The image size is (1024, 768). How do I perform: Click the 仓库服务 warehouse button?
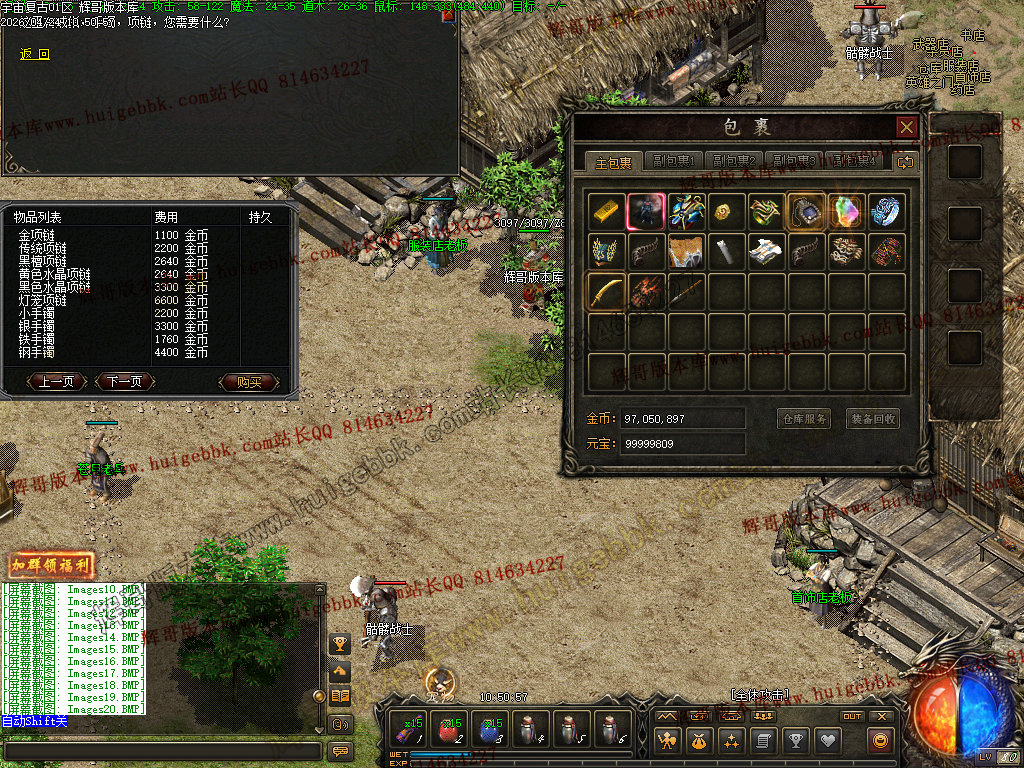coord(803,419)
